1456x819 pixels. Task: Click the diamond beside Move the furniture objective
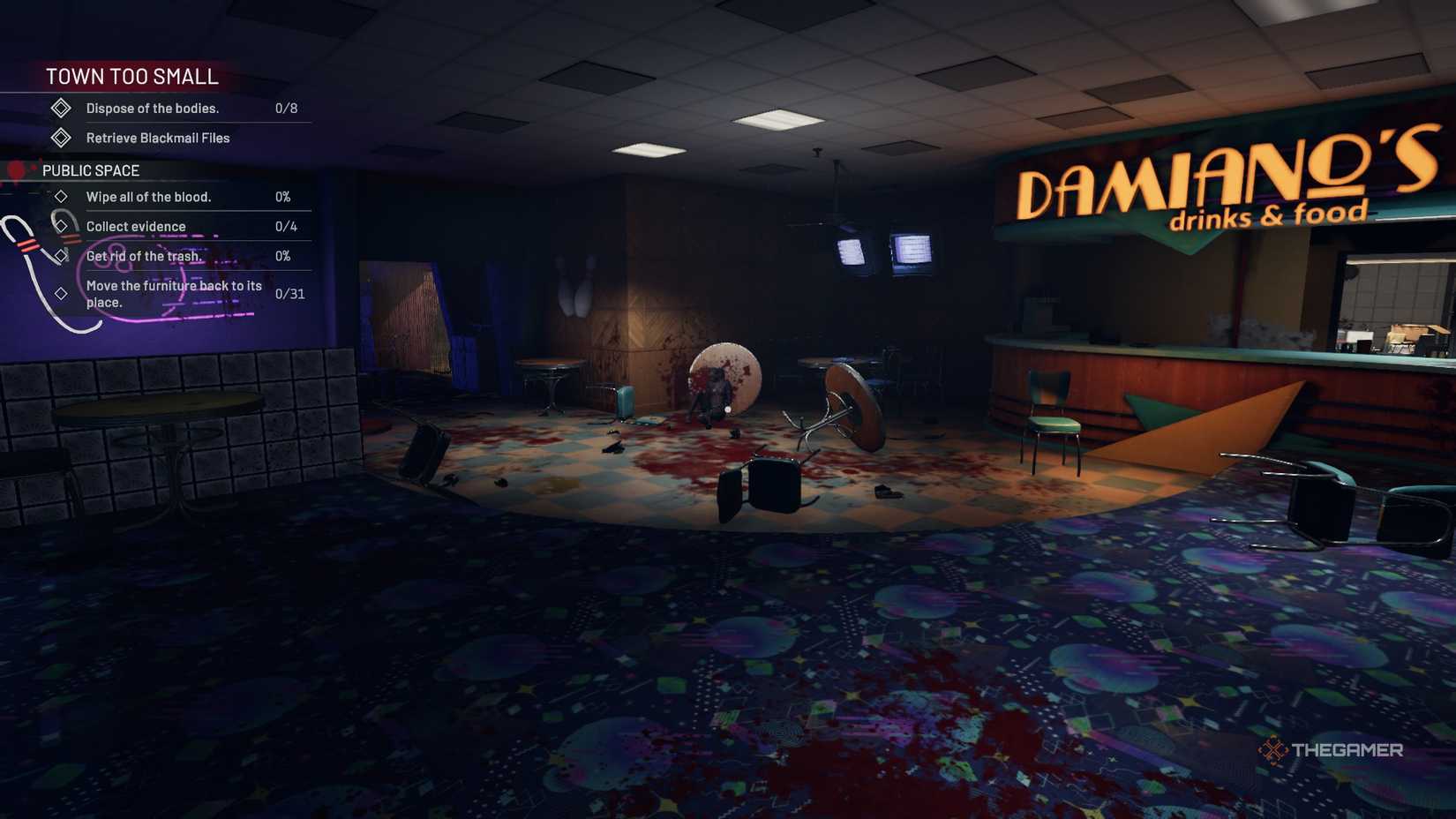point(62,292)
